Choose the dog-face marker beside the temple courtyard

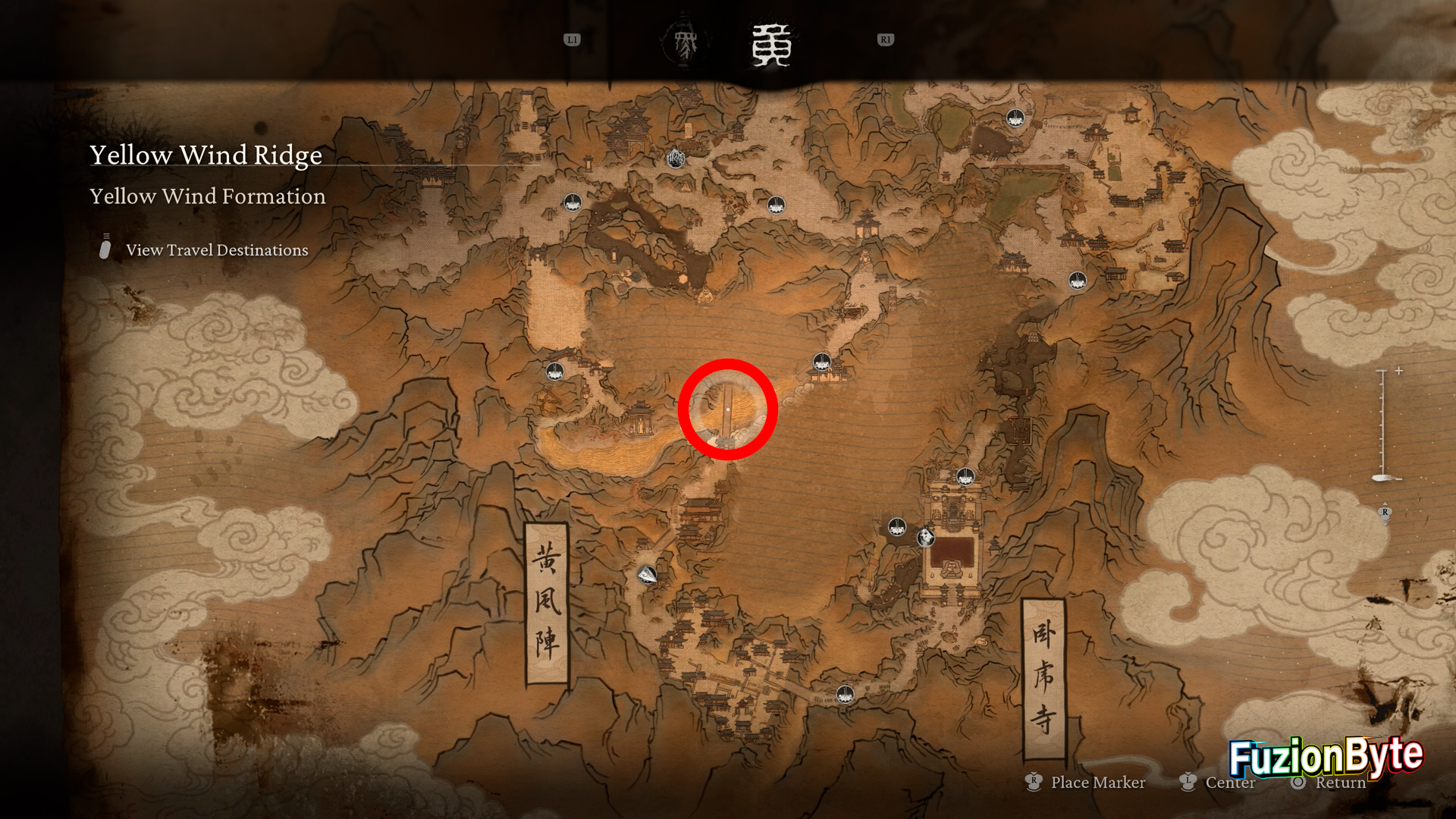(x=926, y=538)
